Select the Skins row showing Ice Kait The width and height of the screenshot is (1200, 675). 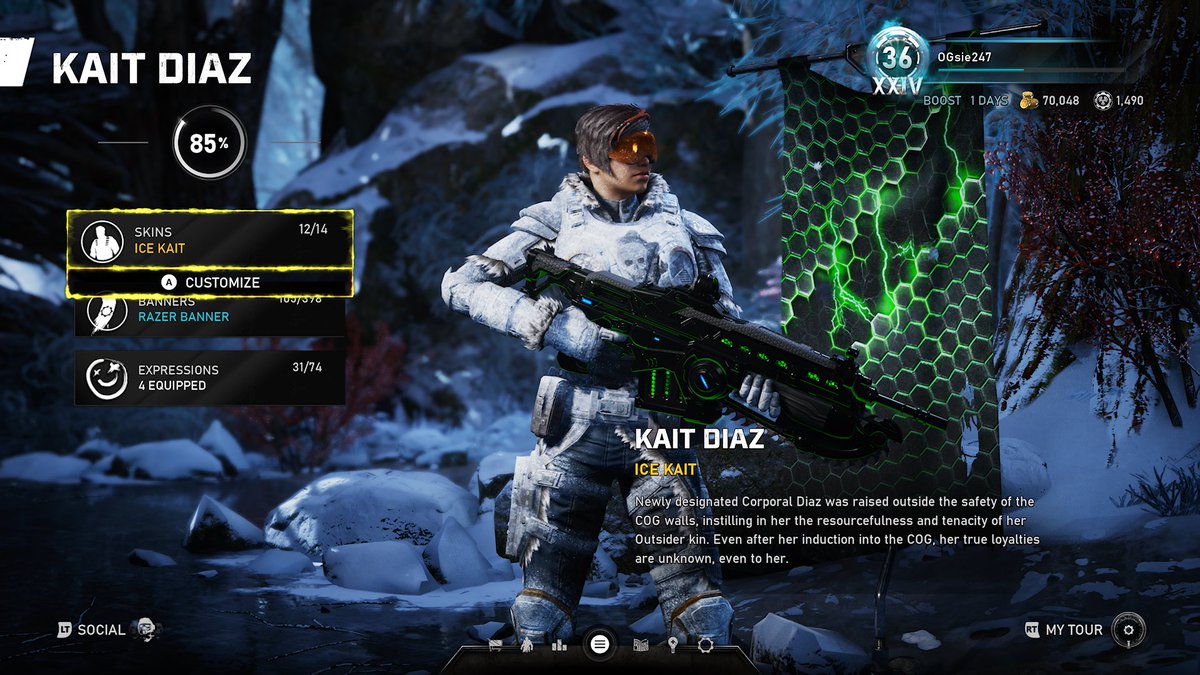210,239
